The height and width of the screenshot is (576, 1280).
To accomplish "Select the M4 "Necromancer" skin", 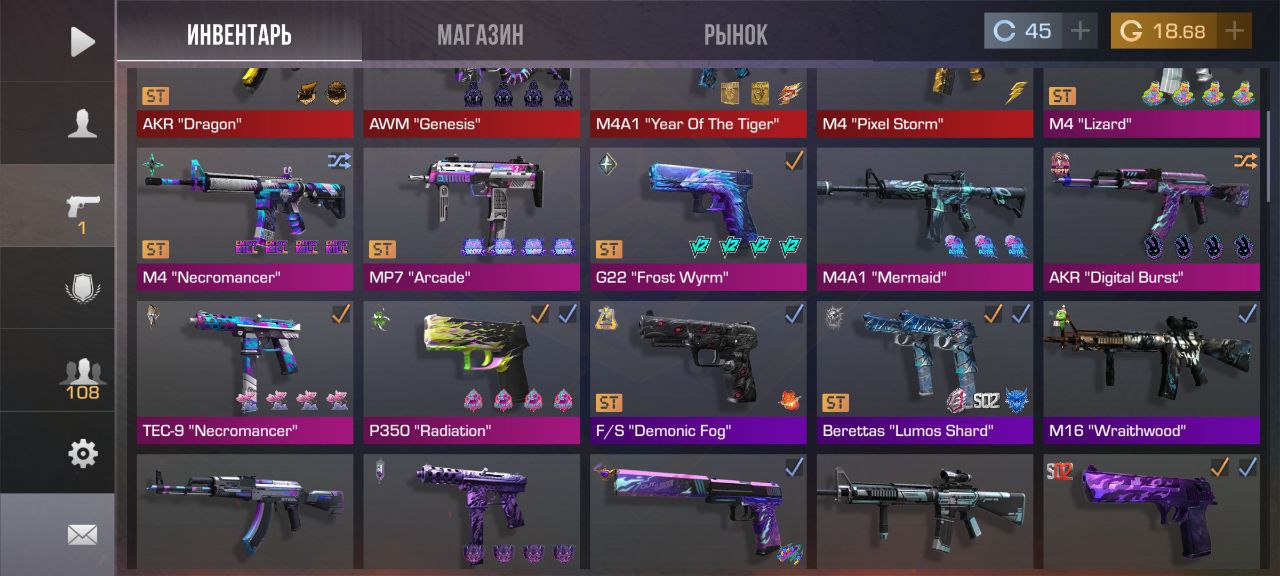I will (245, 219).
